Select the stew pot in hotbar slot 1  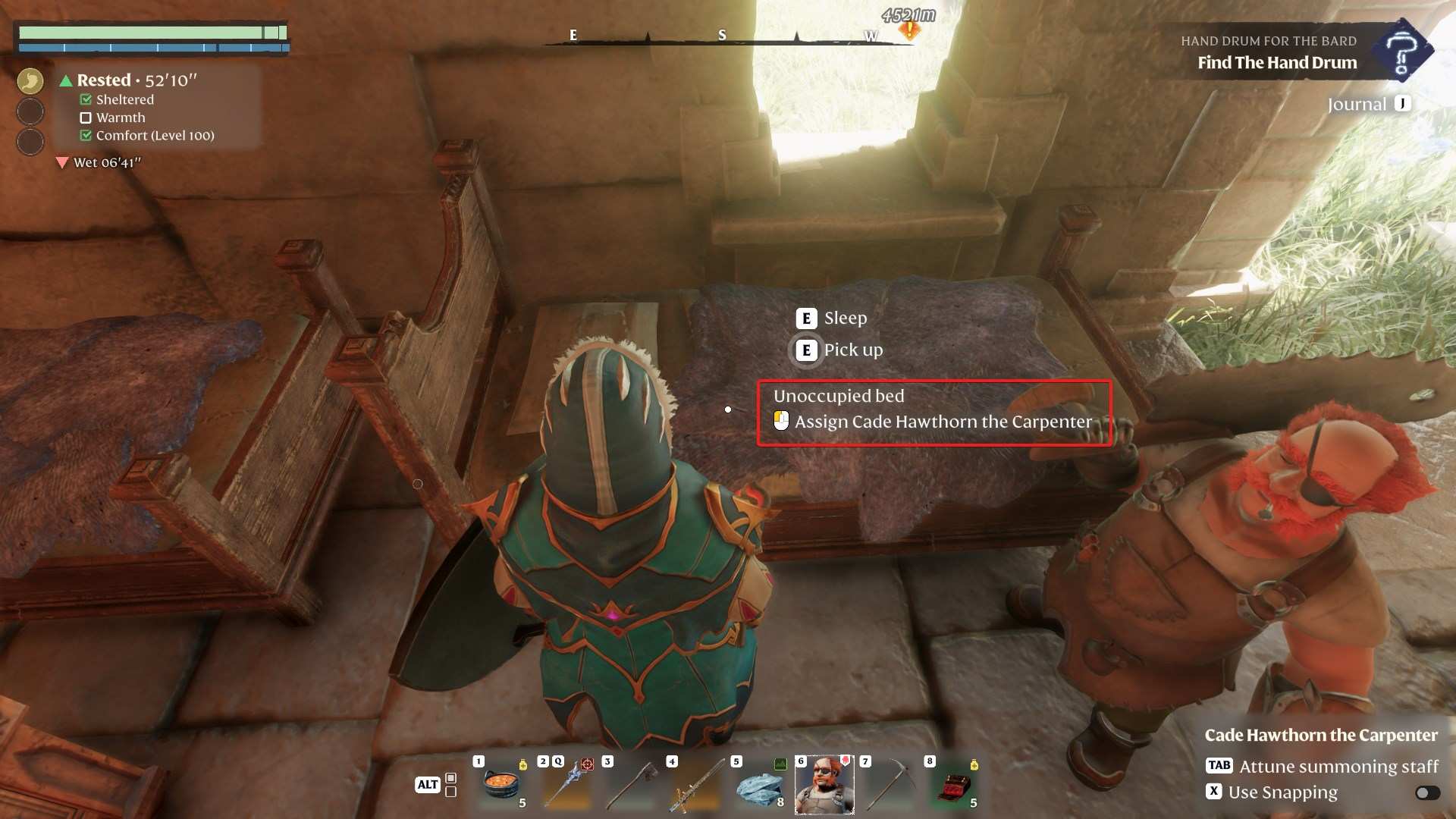click(501, 785)
